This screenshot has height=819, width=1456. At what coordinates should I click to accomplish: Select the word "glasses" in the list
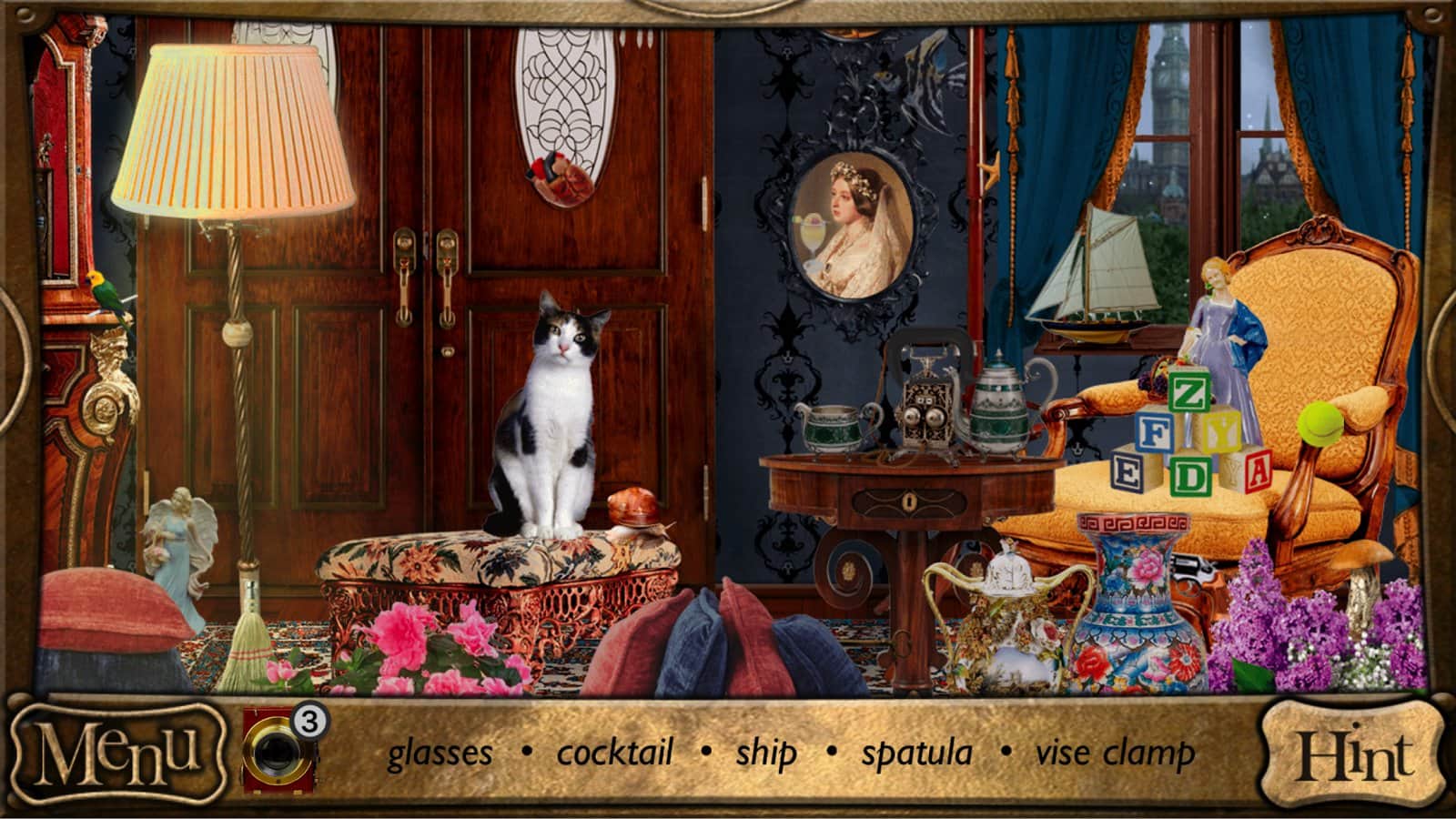[440, 753]
